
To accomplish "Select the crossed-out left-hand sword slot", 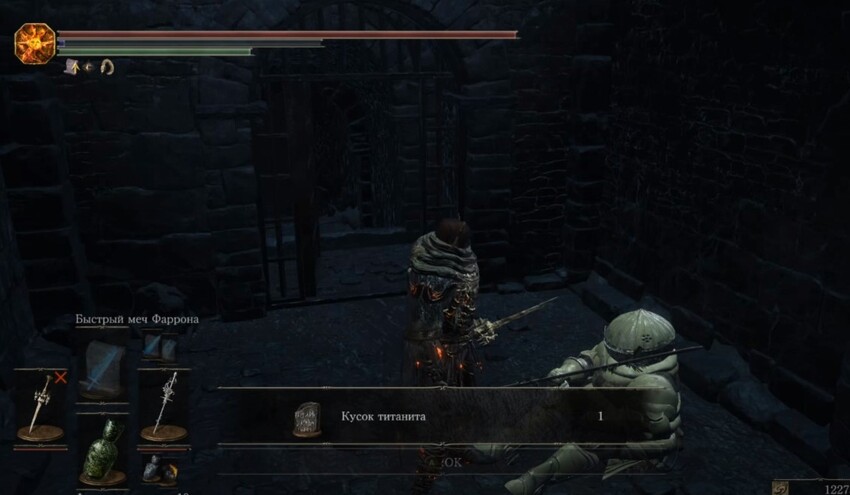I will pos(40,404).
